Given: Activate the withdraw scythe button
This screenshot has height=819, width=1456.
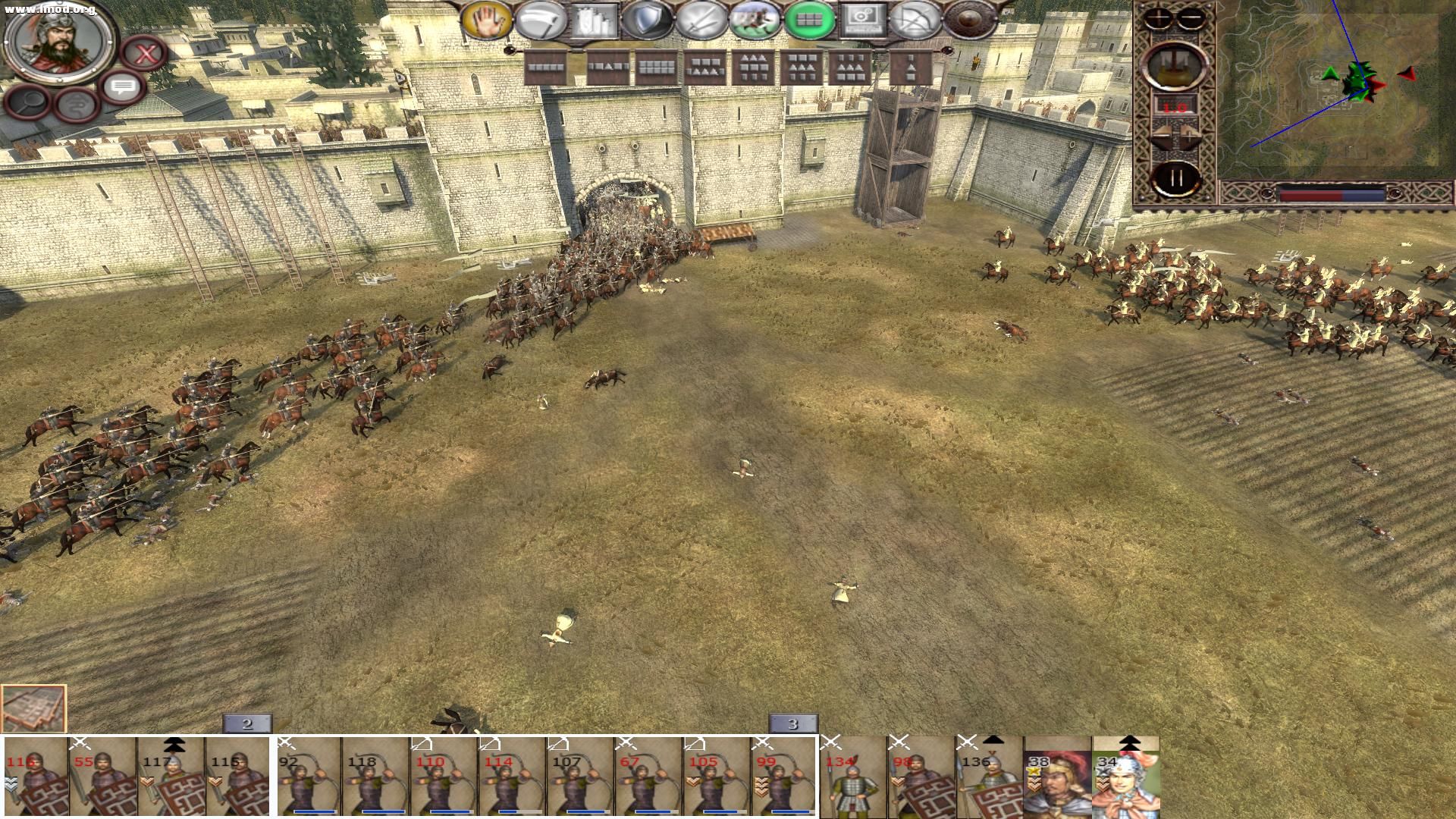Looking at the screenshot, I should pyautogui.click(x=540, y=20).
